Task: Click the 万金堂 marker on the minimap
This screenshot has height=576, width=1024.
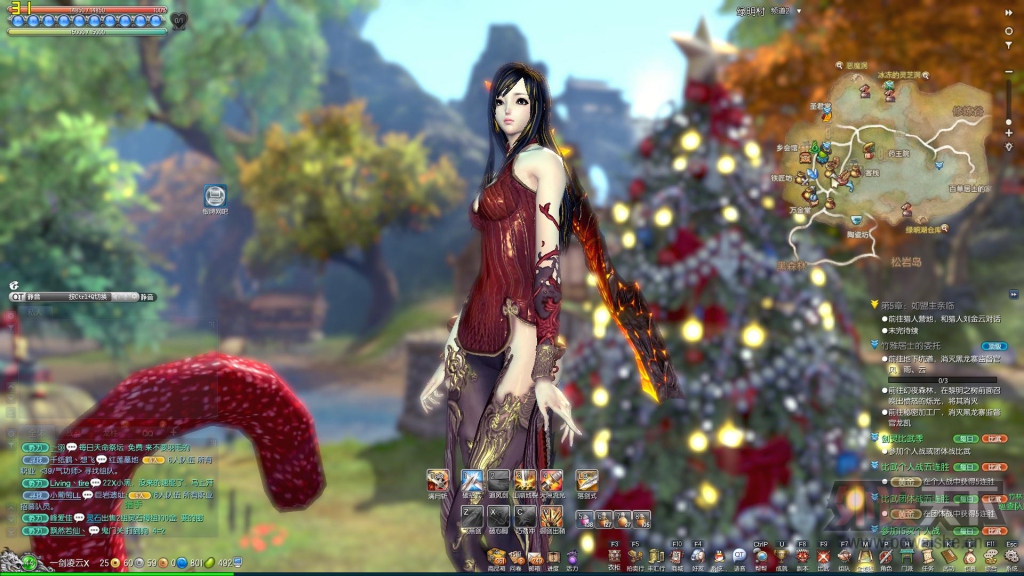Action: (x=799, y=208)
